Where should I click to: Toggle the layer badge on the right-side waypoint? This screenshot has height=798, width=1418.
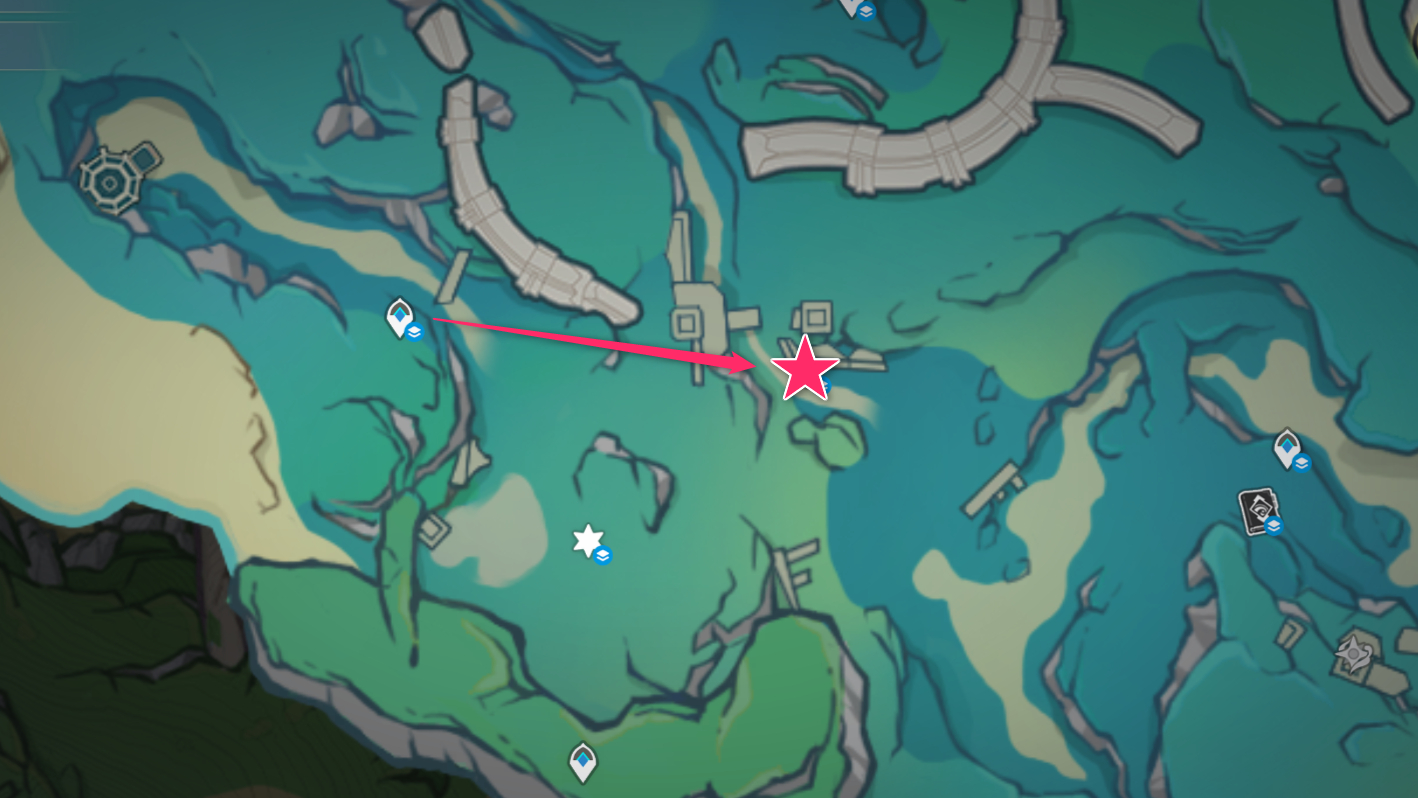point(1302,462)
